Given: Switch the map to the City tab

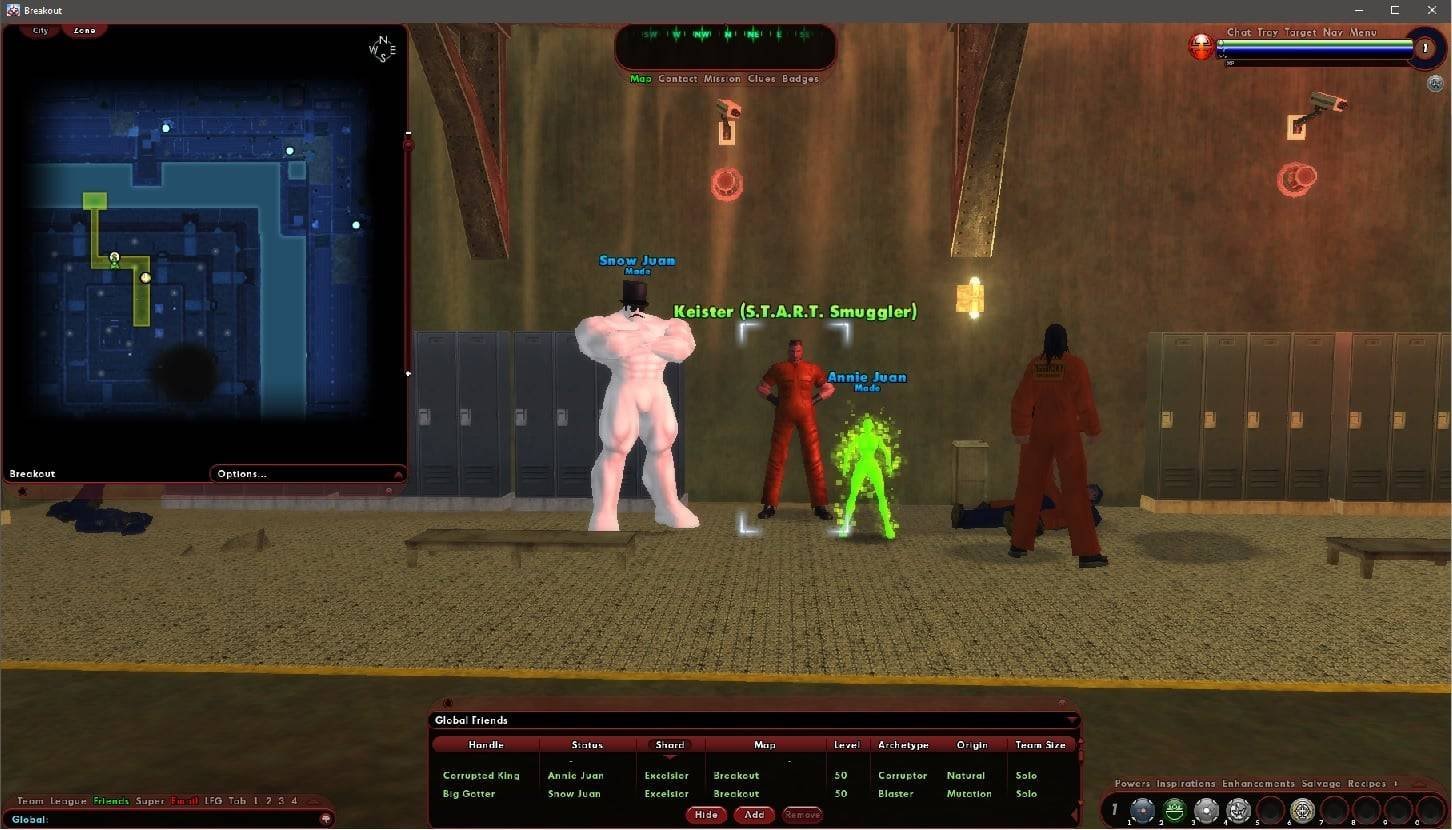Looking at the screenshot, I should [40, 31].
